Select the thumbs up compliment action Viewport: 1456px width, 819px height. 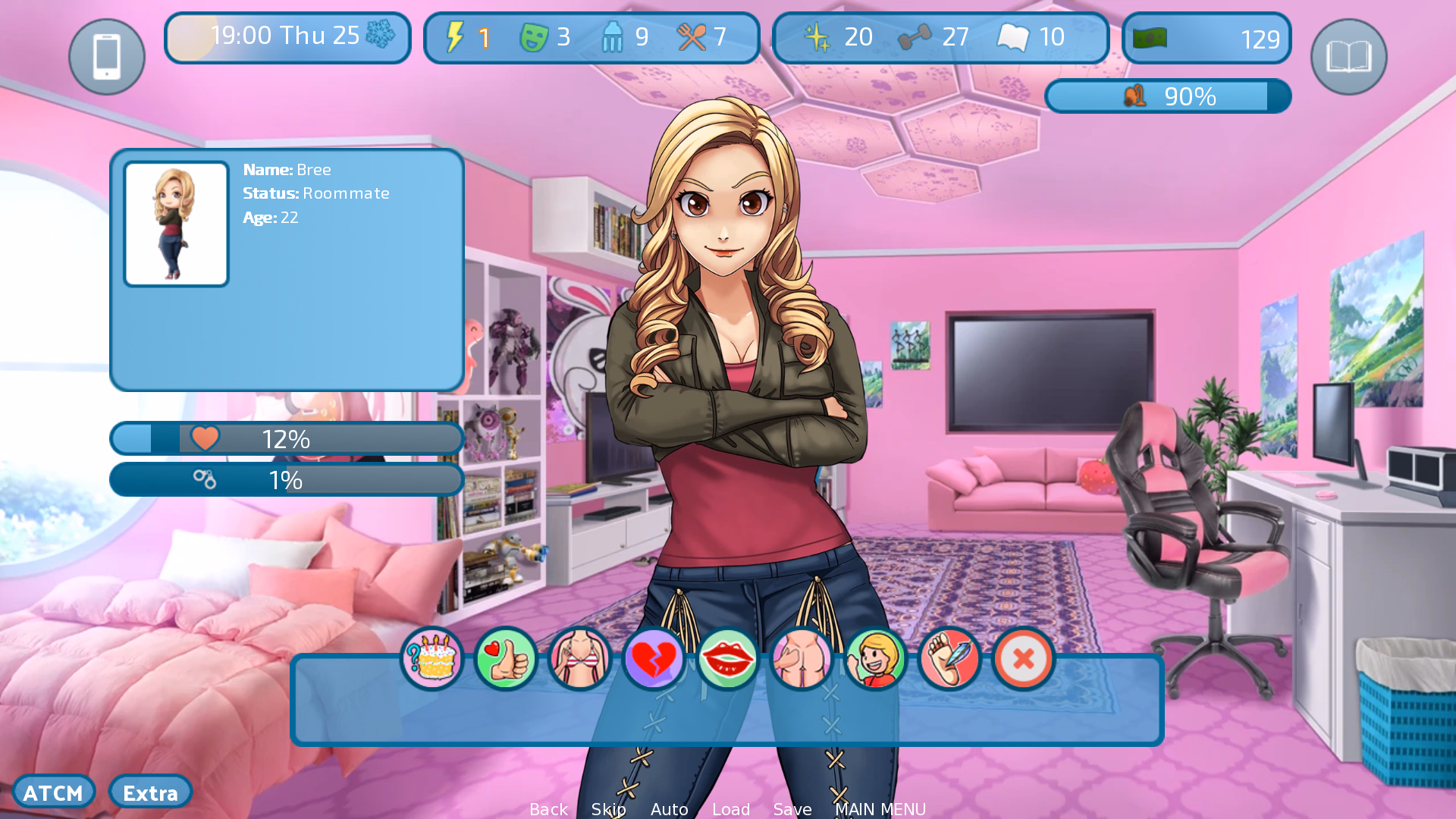point(506,658)
